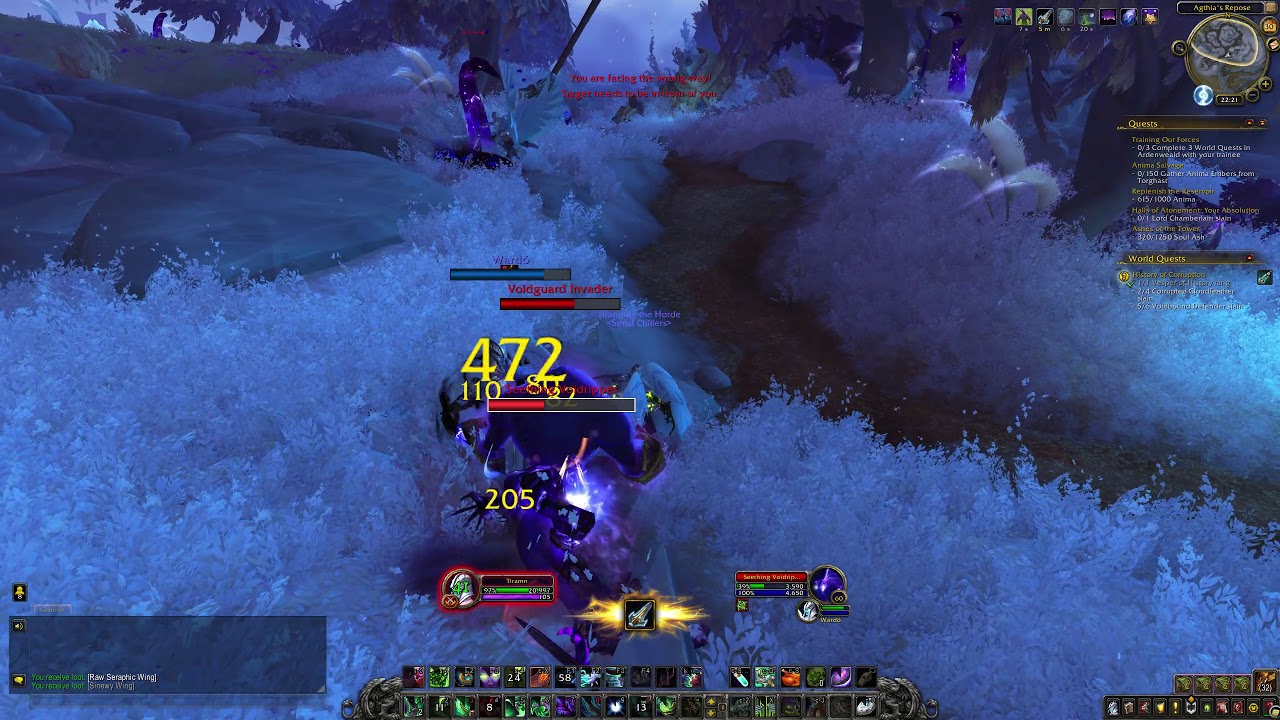Collapse the Quests tracker header
Screen dimensions: 1280x720
click(1249, 123)
